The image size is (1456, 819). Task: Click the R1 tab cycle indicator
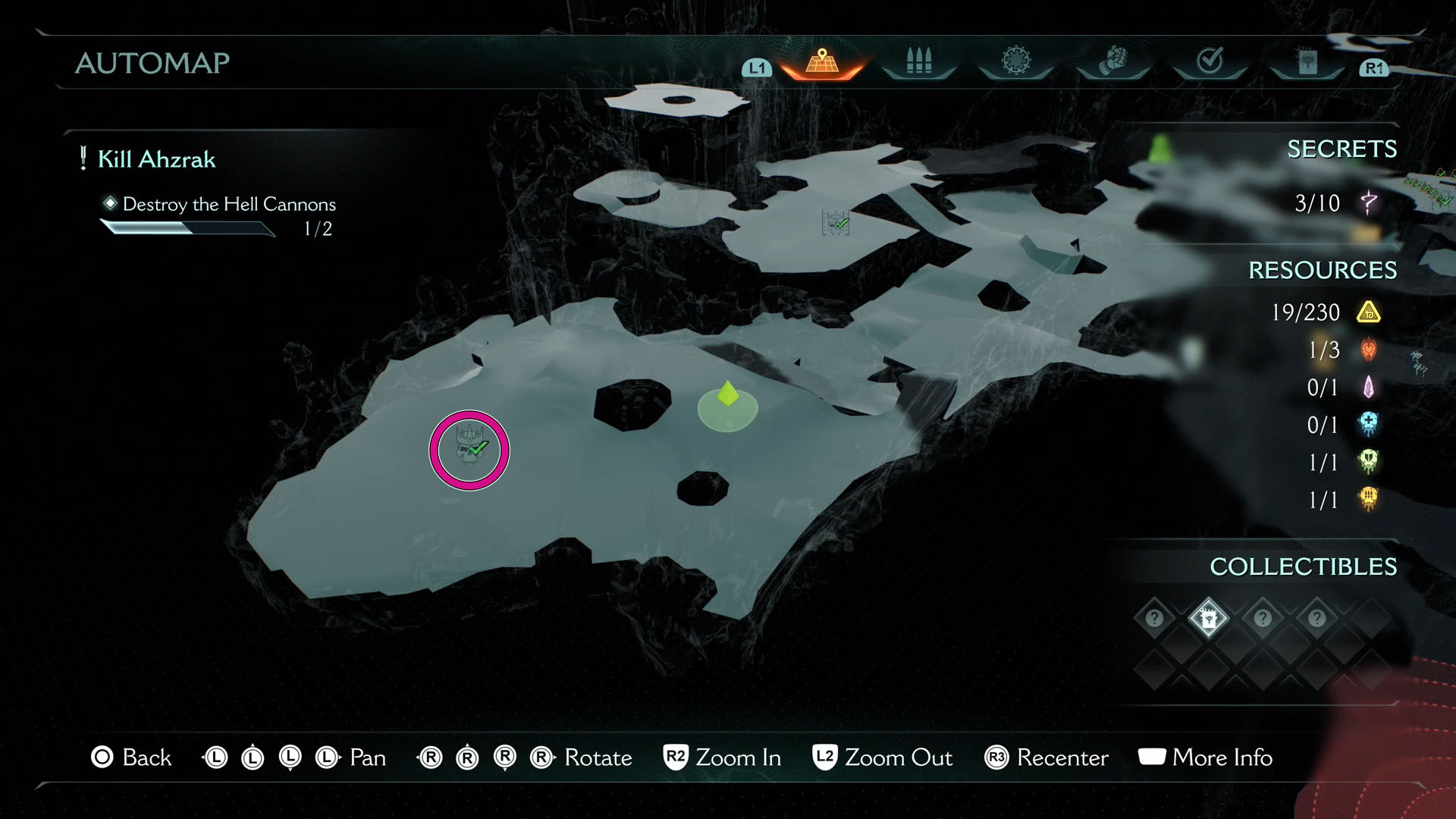1373,67
